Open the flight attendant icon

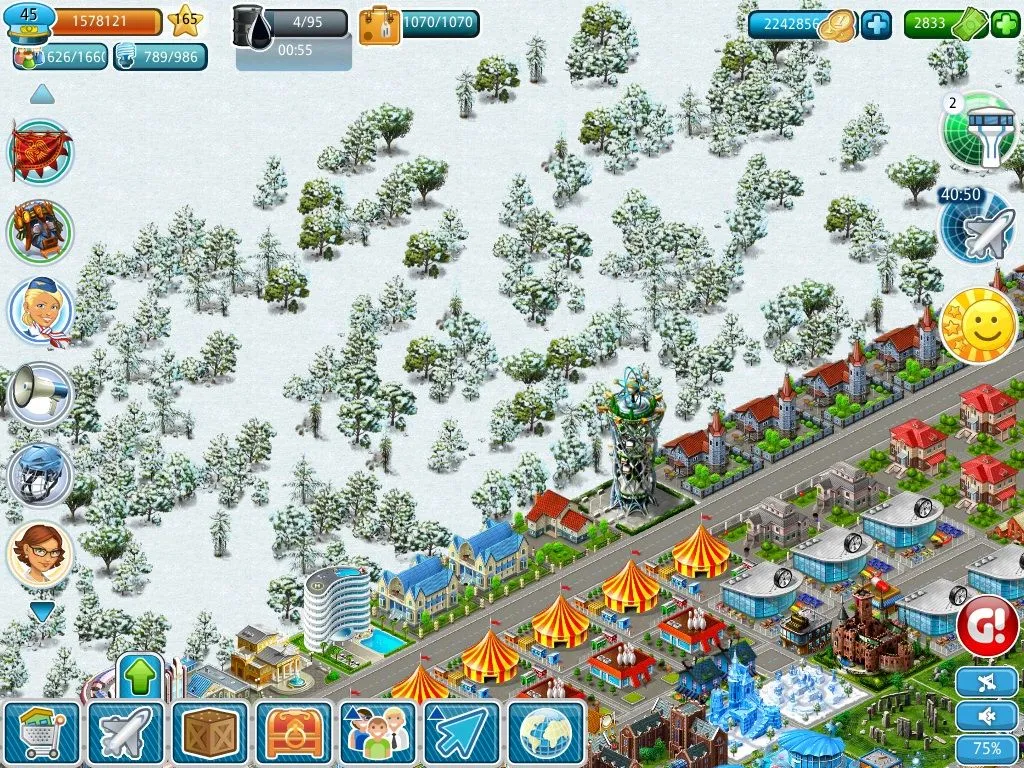pos(41,311)
